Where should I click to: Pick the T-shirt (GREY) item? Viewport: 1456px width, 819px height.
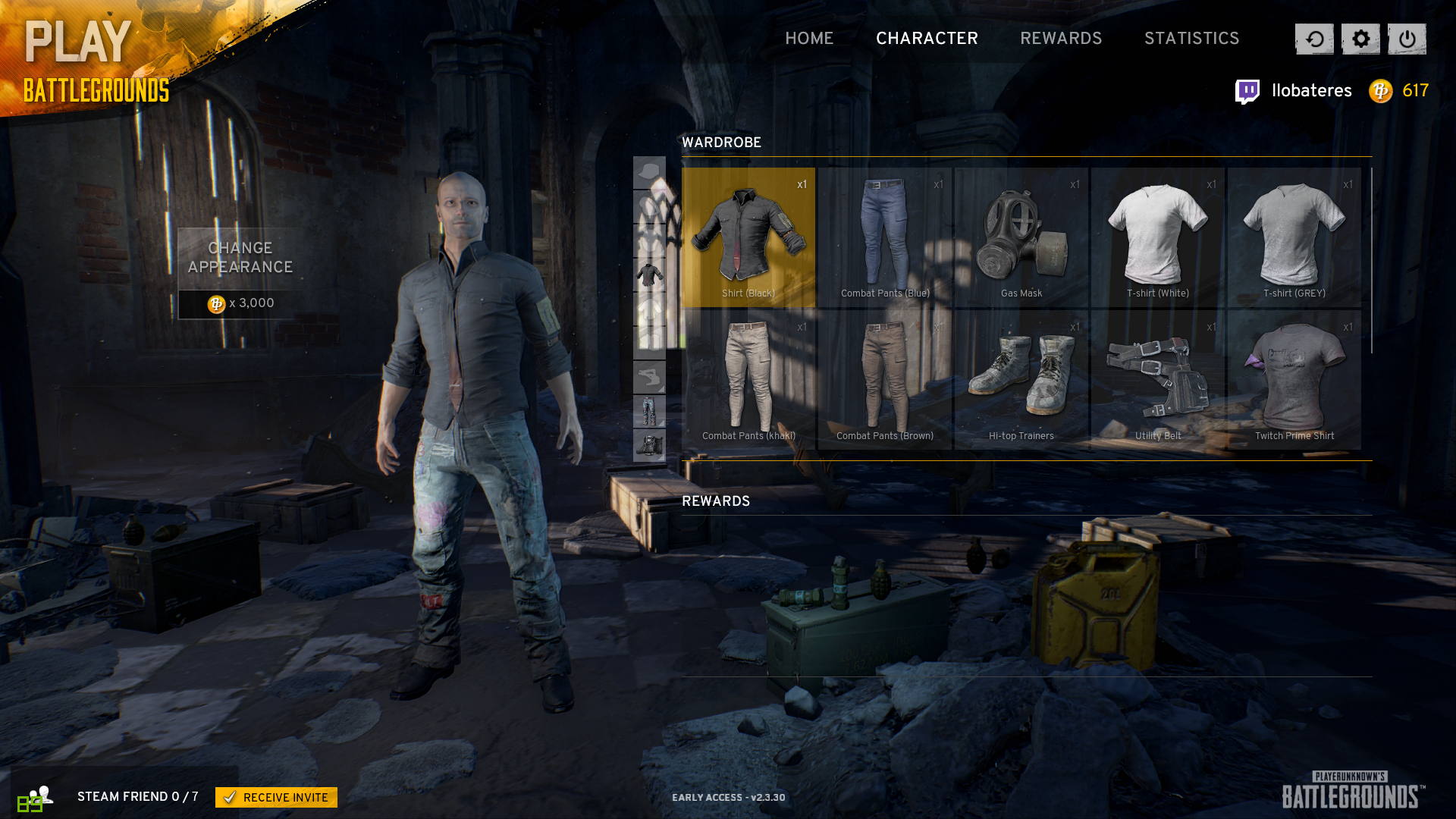point(1294,237)
